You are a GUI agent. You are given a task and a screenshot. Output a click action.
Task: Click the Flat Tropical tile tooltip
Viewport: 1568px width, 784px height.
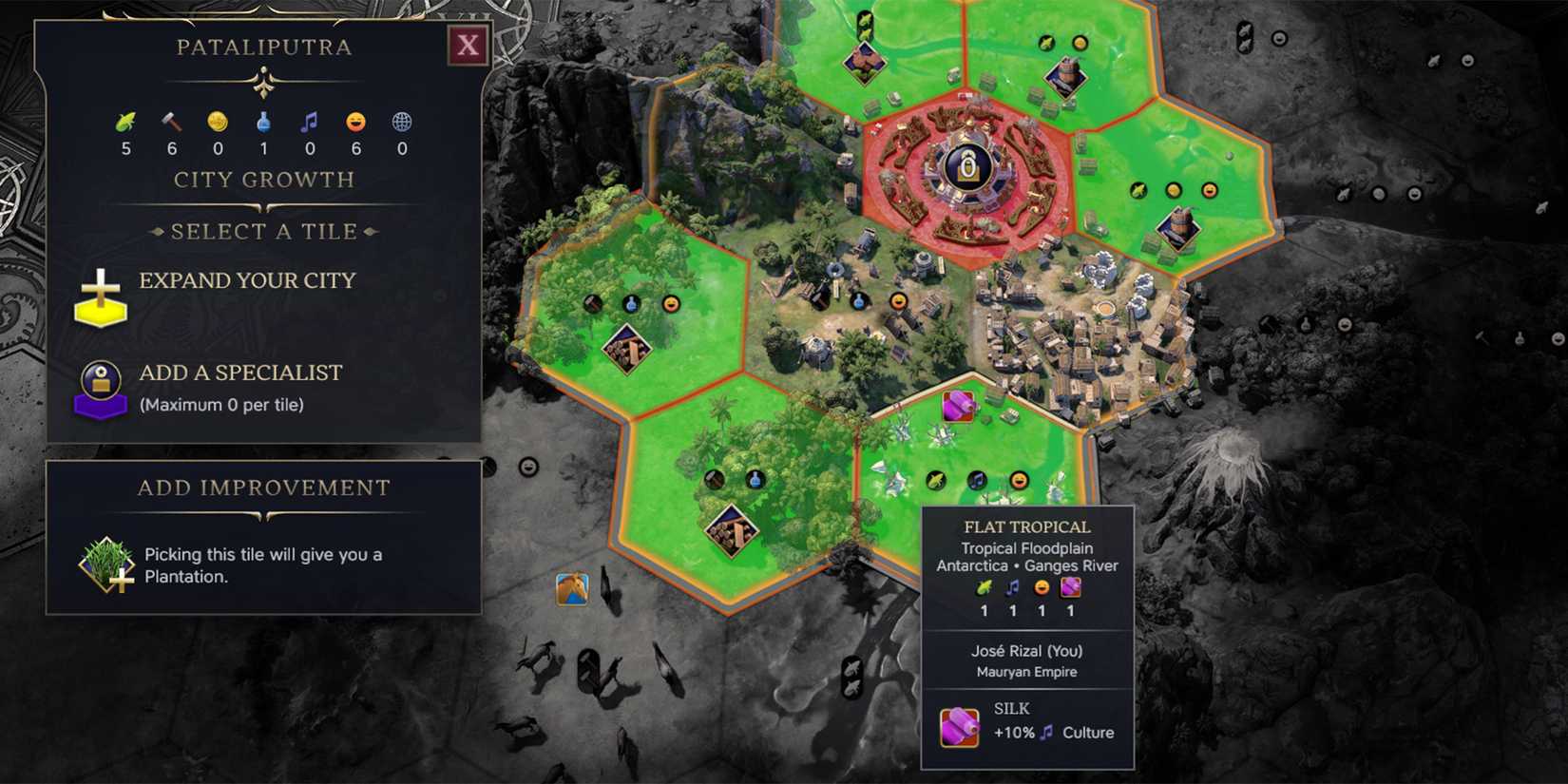click(x=1027, y=526)
